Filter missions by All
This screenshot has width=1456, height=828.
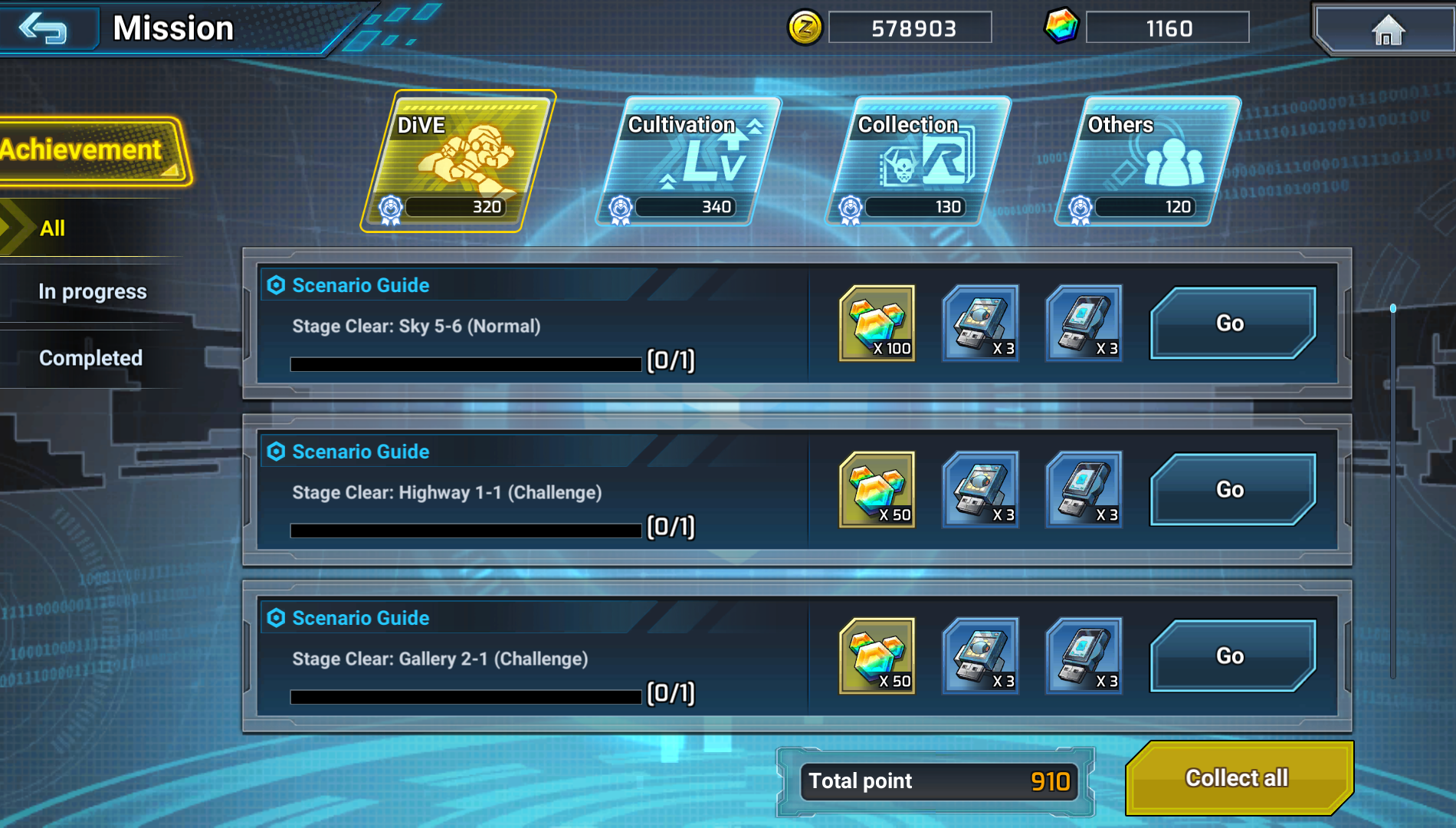coord(52,228)
